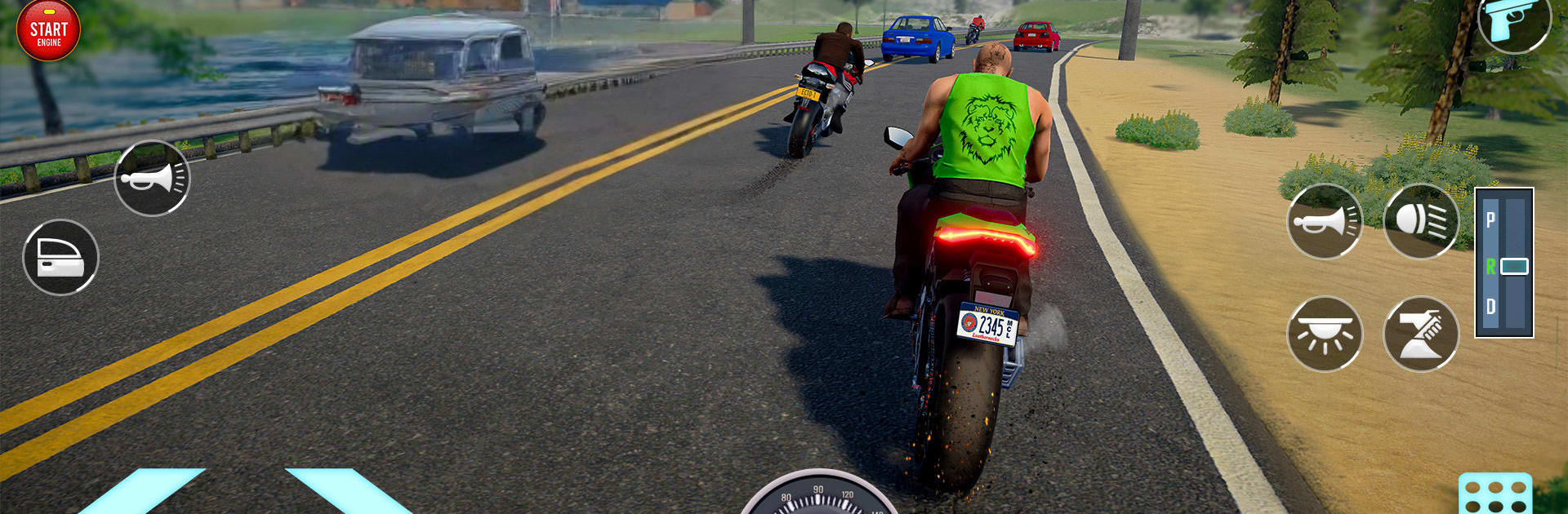Viewport: 1568px width, 514px height.
Task: Select D on the gear selector
Action: pyautogui.click(x=1491, y=307)
